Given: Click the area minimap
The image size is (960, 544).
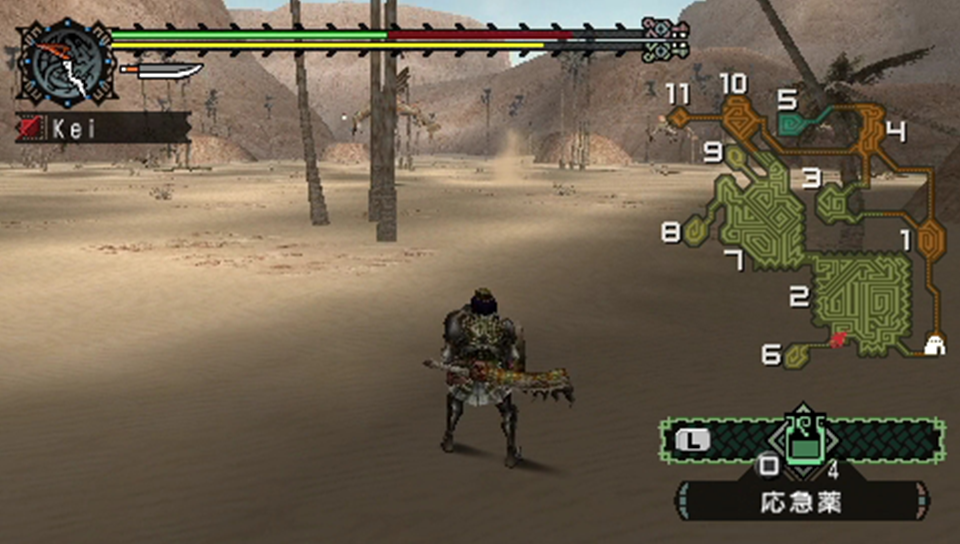Looking at the screenshot, I should click(x=810, y=220).
